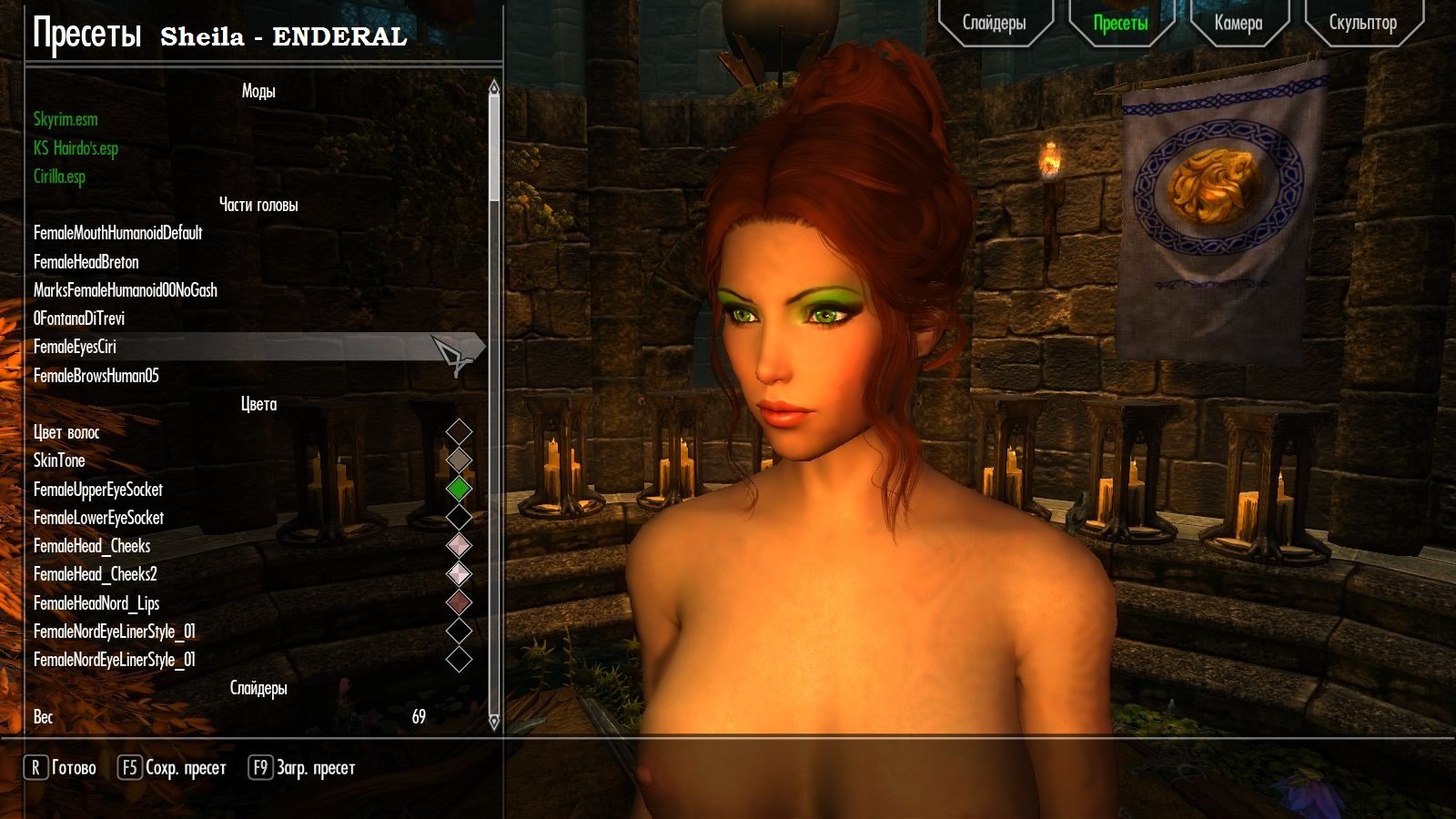
Task: Click the FemaleHead_Cheeks2 color diamond
Action: [x=460, y=574]
